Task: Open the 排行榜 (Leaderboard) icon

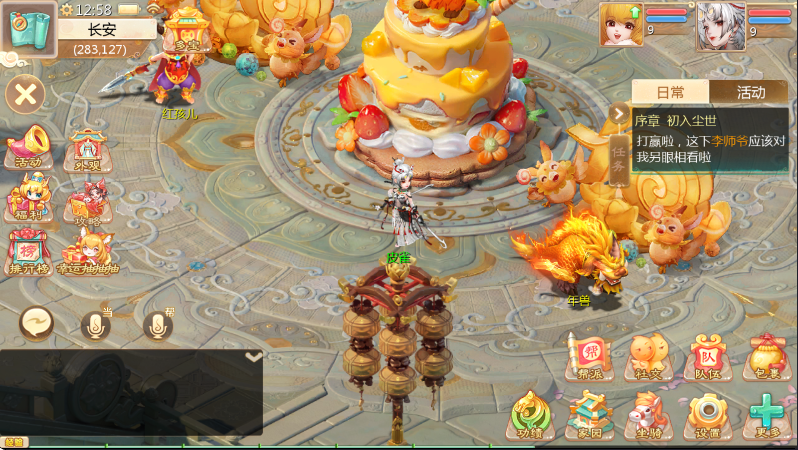Action: click(x=29, y=252)
